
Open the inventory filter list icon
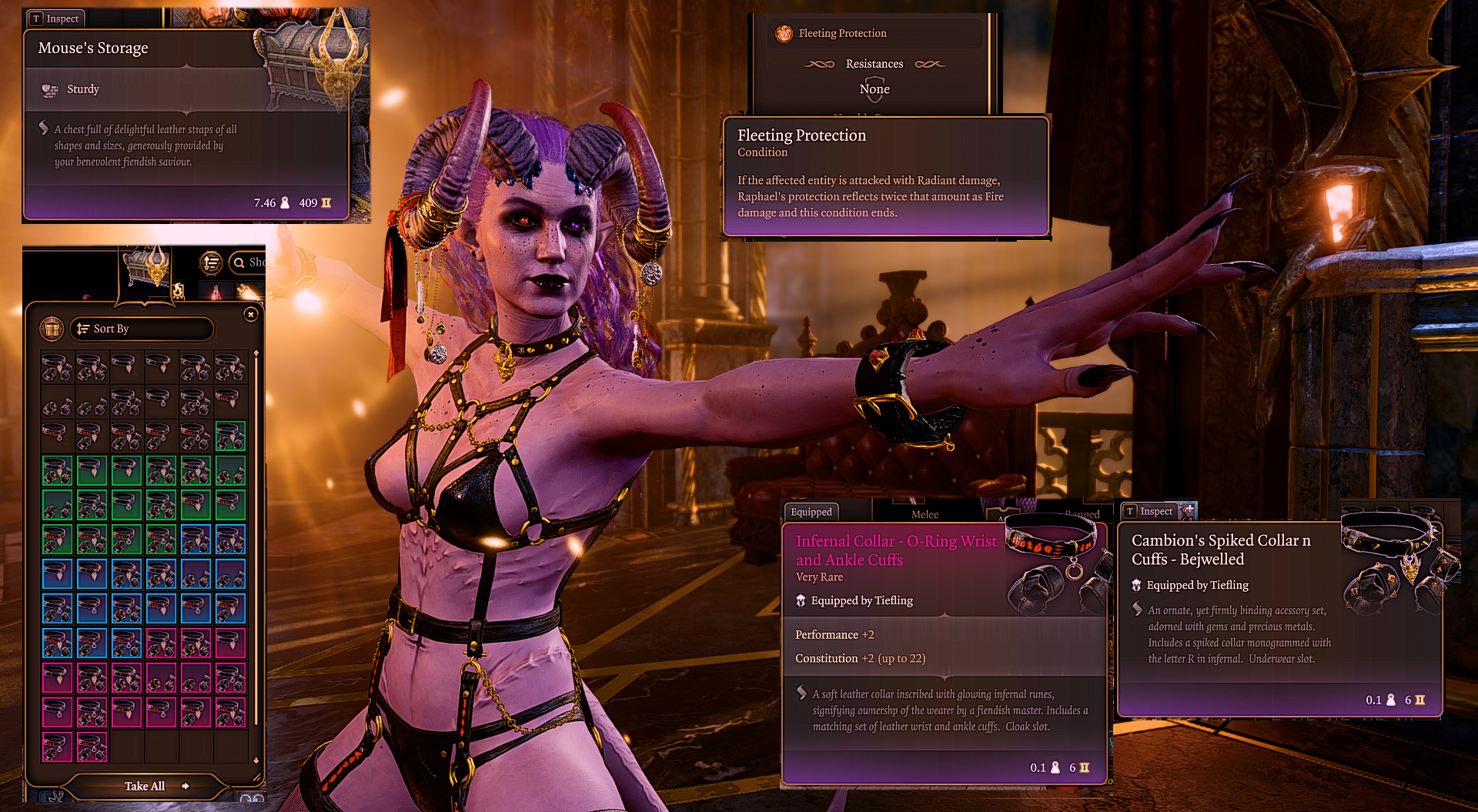click(210, 262)
